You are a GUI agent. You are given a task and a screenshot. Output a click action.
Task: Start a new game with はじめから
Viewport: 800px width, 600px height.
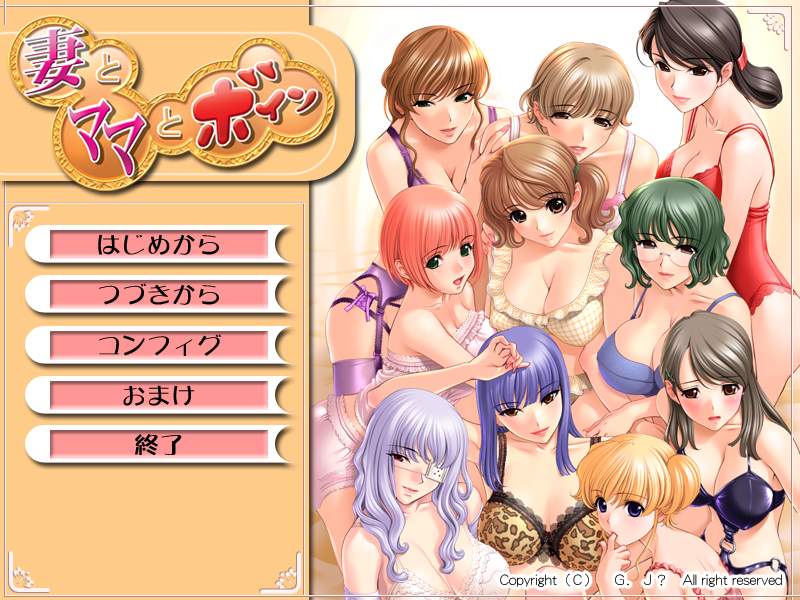158,244
